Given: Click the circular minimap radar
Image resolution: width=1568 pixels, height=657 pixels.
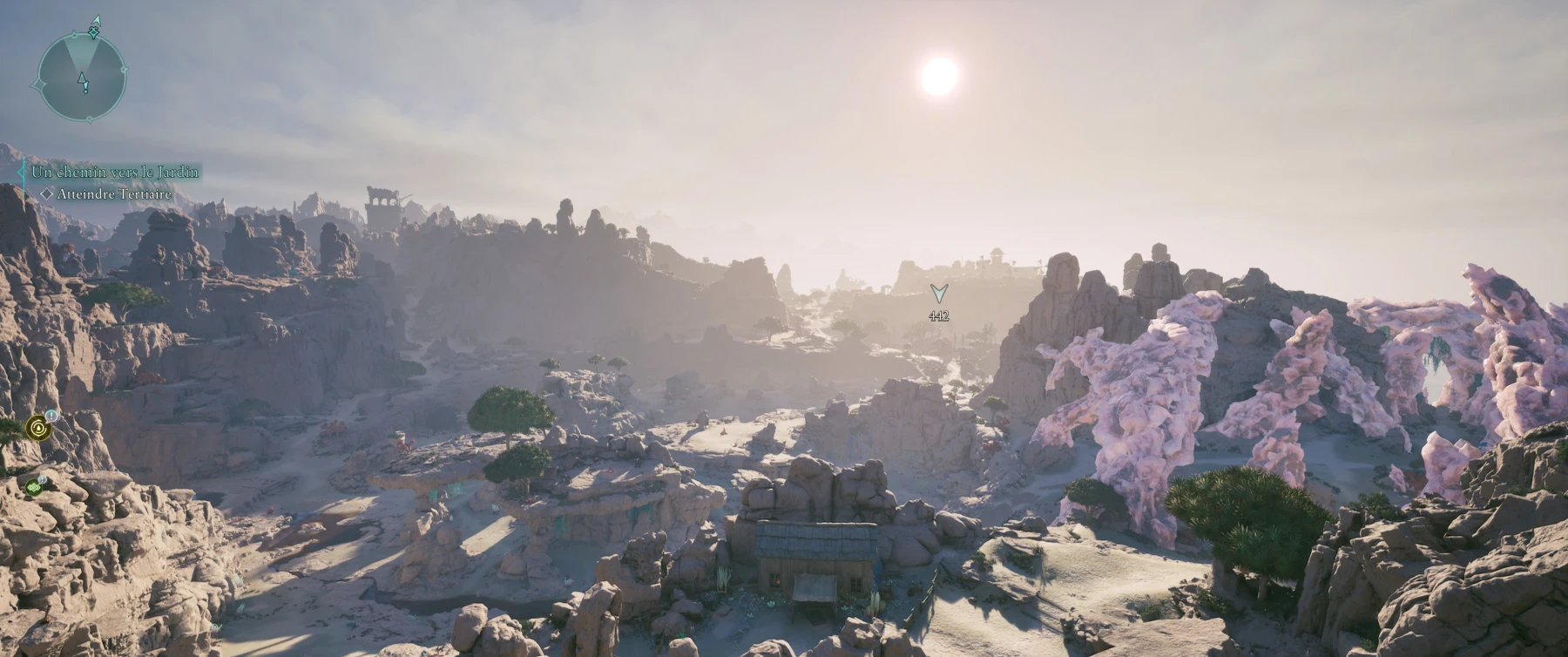Looking at the screenshot, I should tap(82, 78).
